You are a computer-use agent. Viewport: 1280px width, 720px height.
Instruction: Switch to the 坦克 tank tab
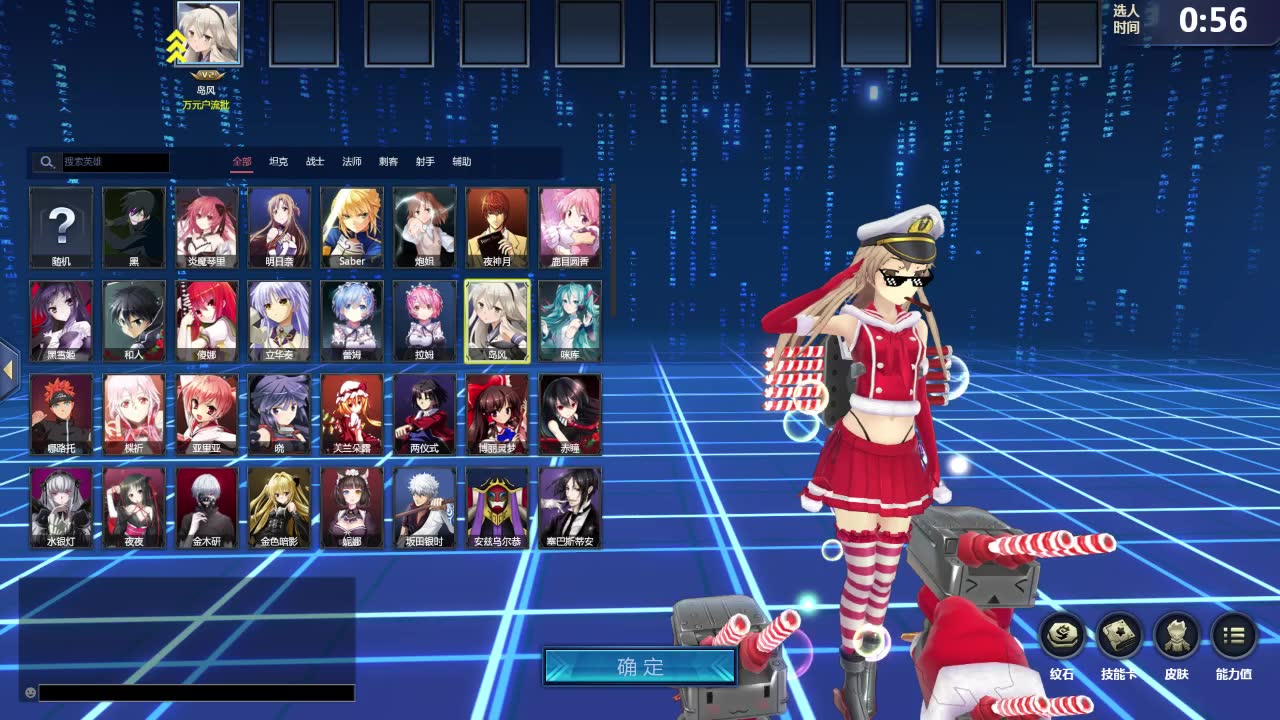point(278,161)
